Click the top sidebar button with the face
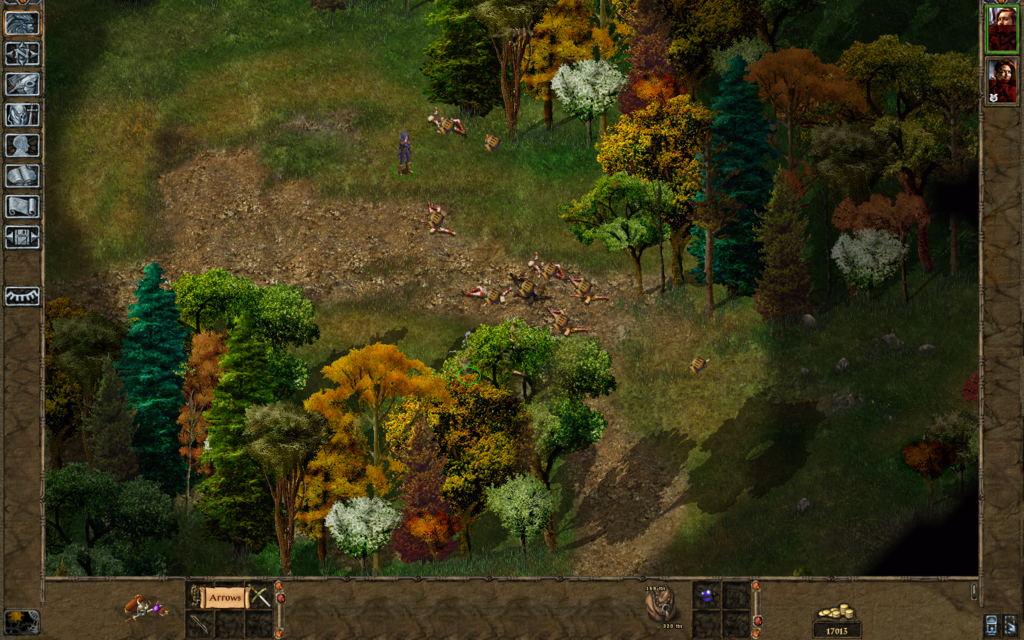Screen dimensions: 1024x640 pyautogui.click(x=22, y=23)
